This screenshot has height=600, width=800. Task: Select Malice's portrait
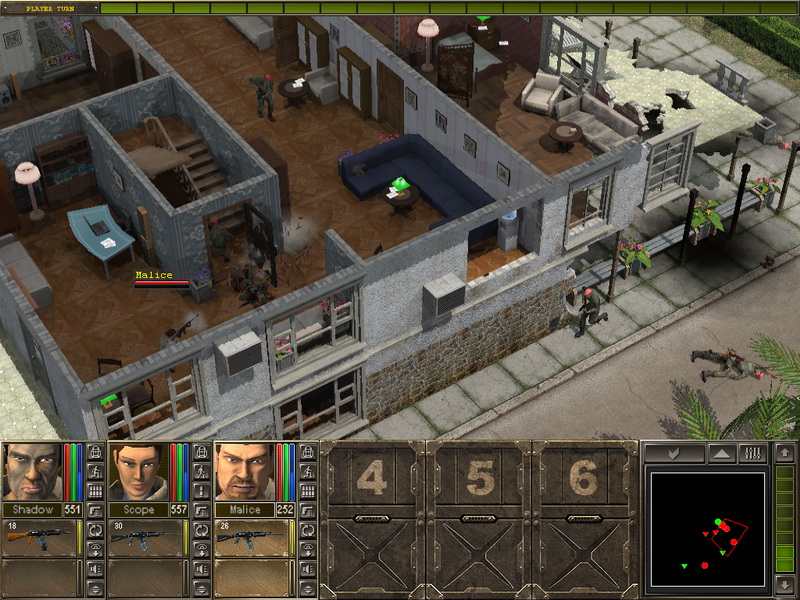coord(244,471)
